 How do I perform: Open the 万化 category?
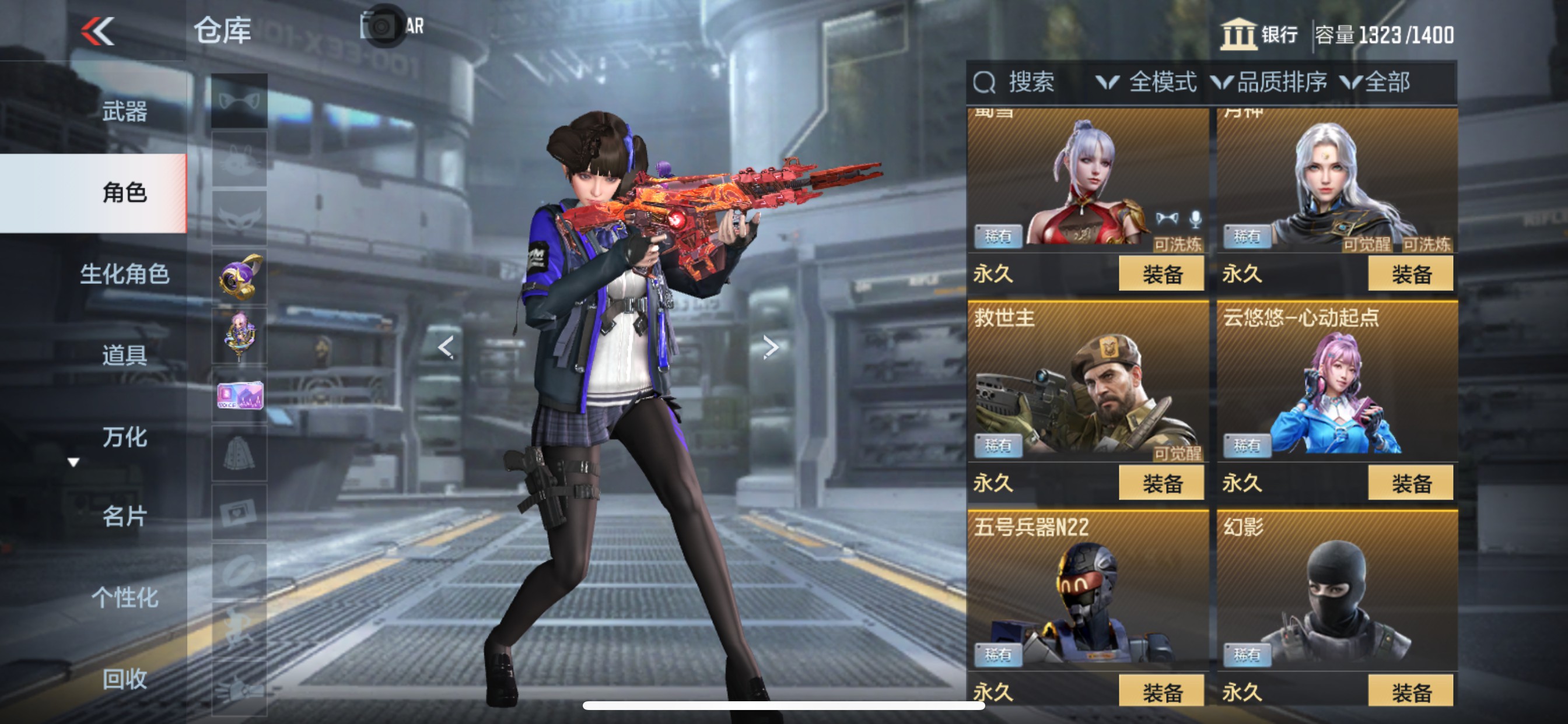pos(124,437)
